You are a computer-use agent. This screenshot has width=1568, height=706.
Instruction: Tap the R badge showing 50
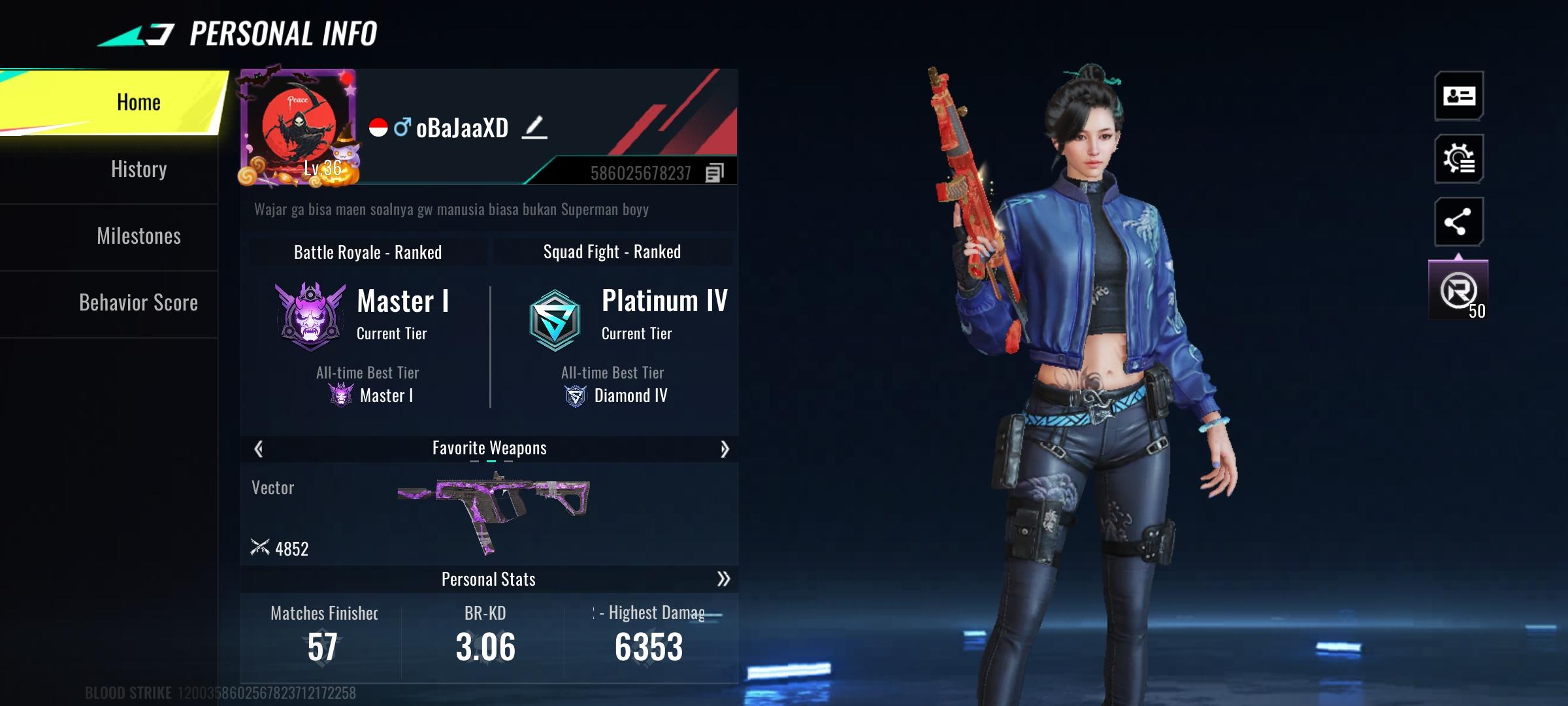[1459, 291]
